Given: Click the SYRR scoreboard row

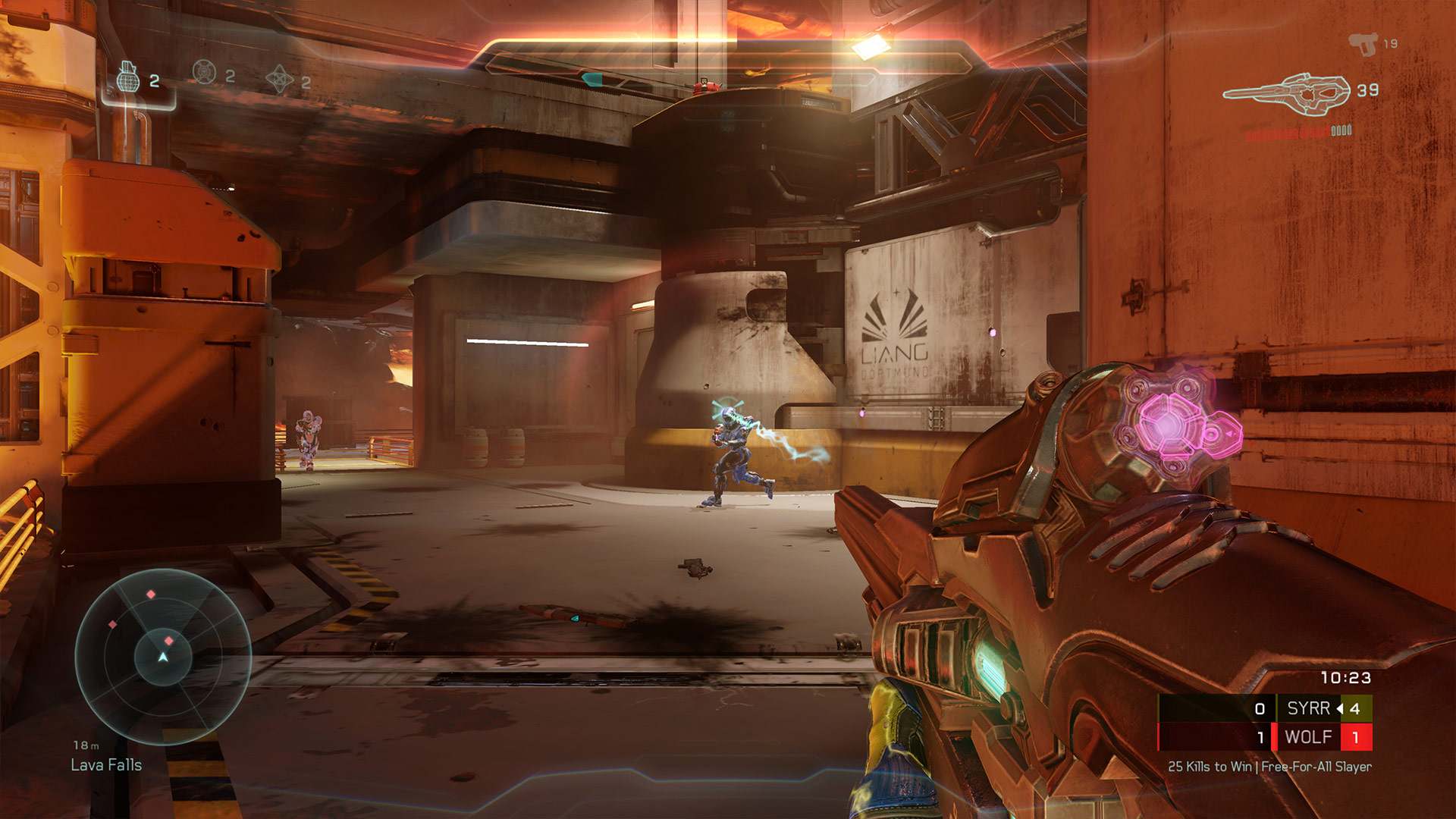Looking at the screenshot, I should [1265, 708].
